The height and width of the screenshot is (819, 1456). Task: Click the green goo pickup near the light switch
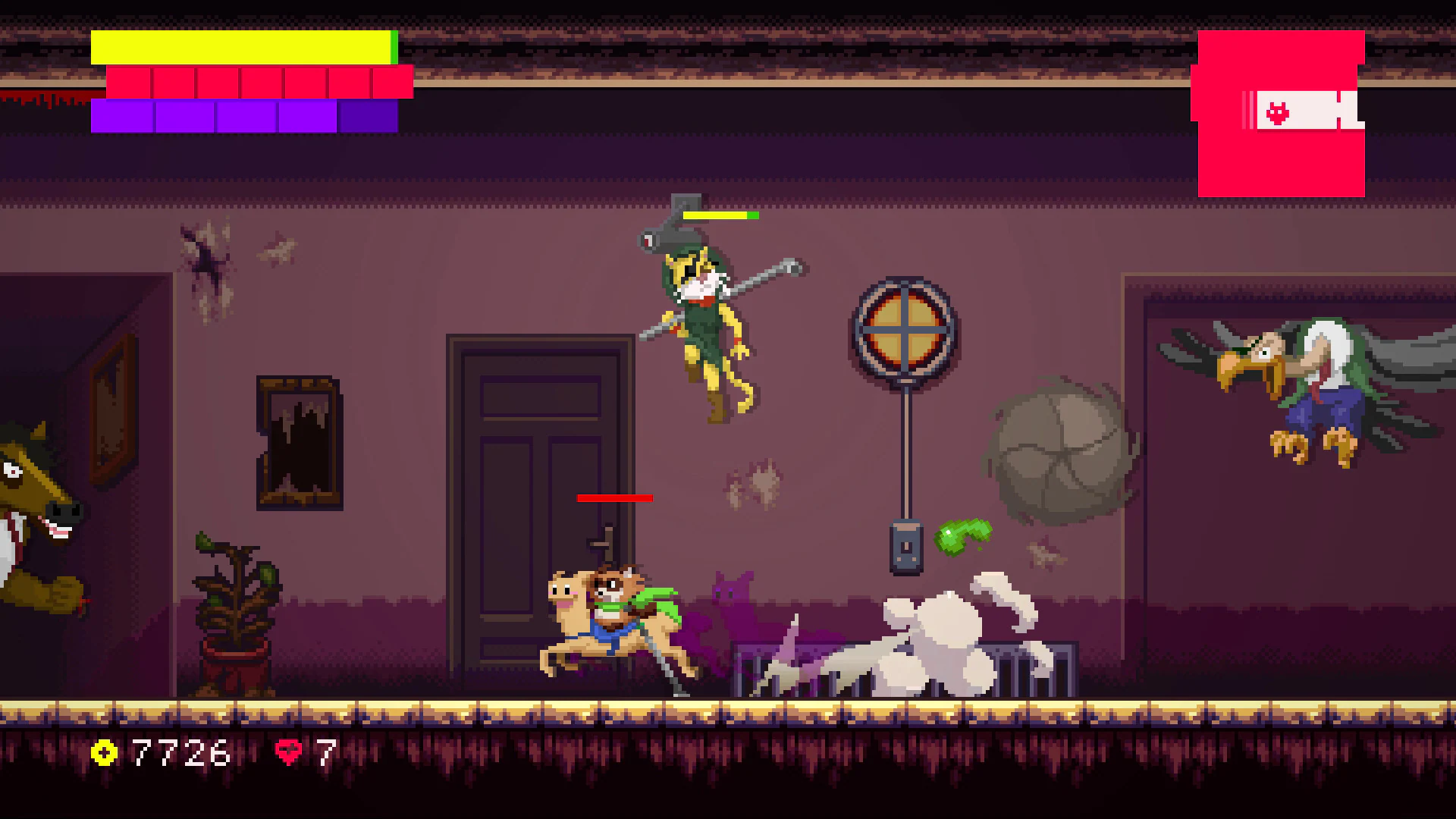(x=963, y=536)
